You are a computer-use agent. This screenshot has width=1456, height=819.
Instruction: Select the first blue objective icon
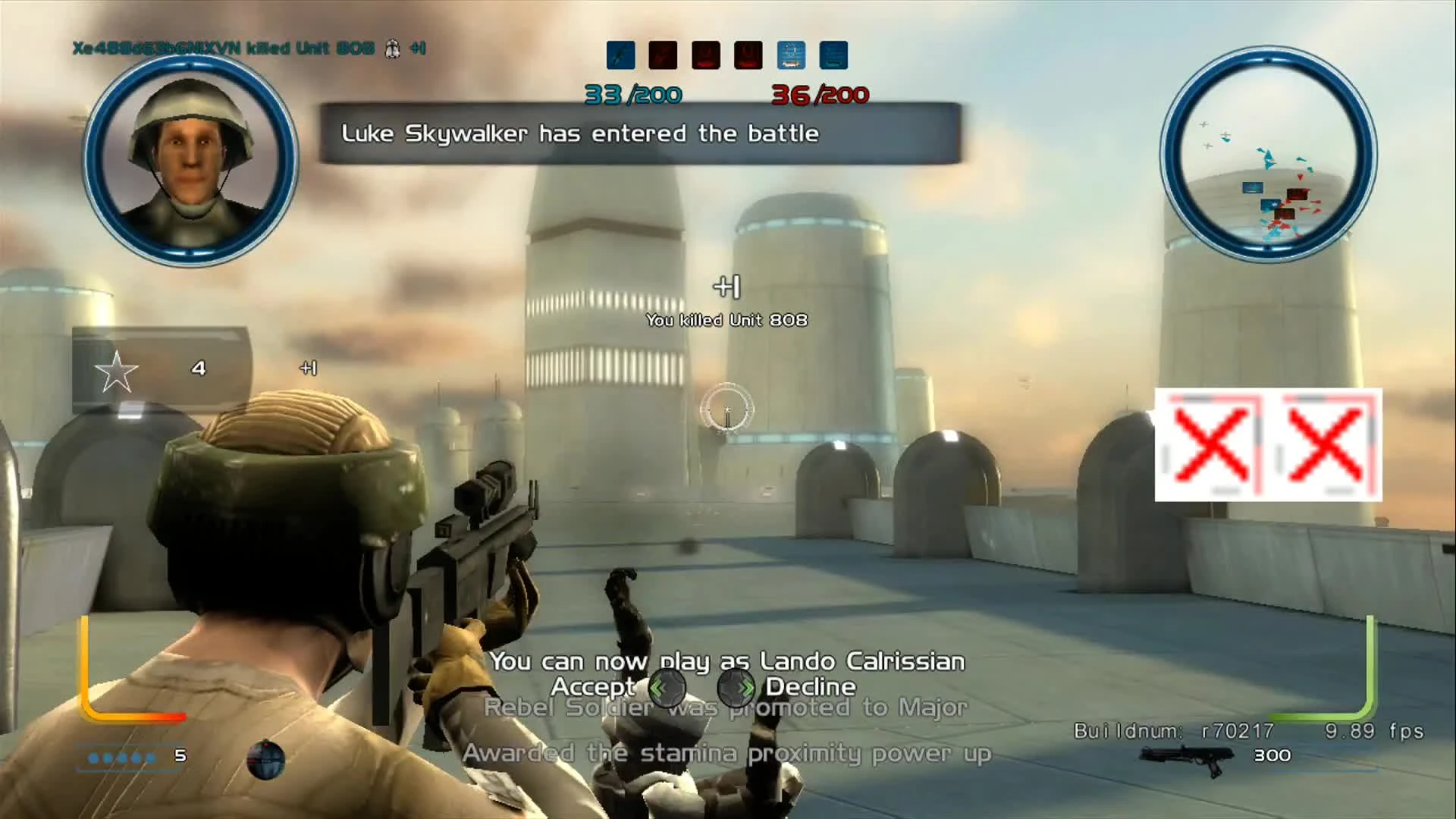click(x=620, y=55)
